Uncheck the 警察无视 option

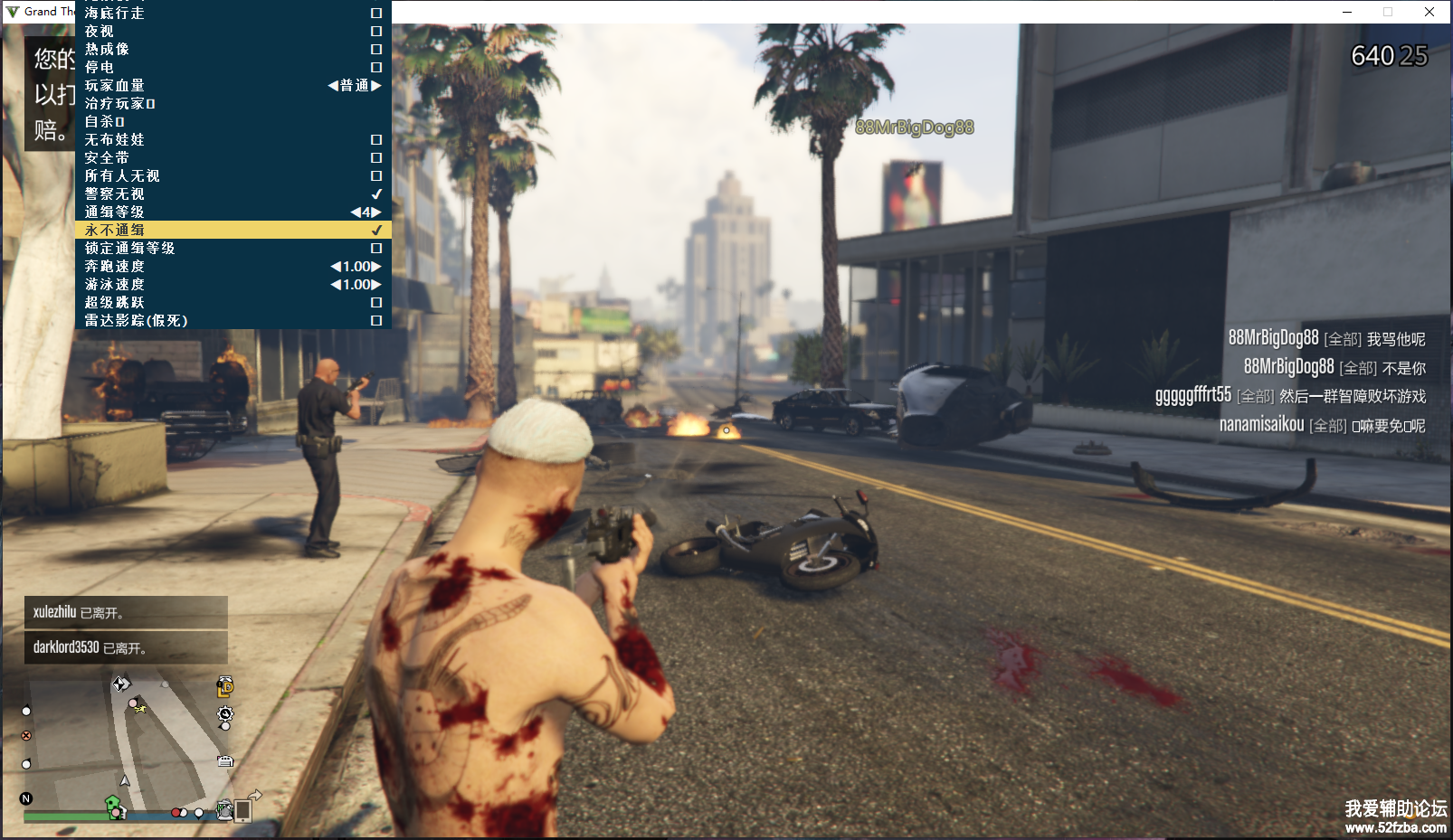[x=376, y=194]
